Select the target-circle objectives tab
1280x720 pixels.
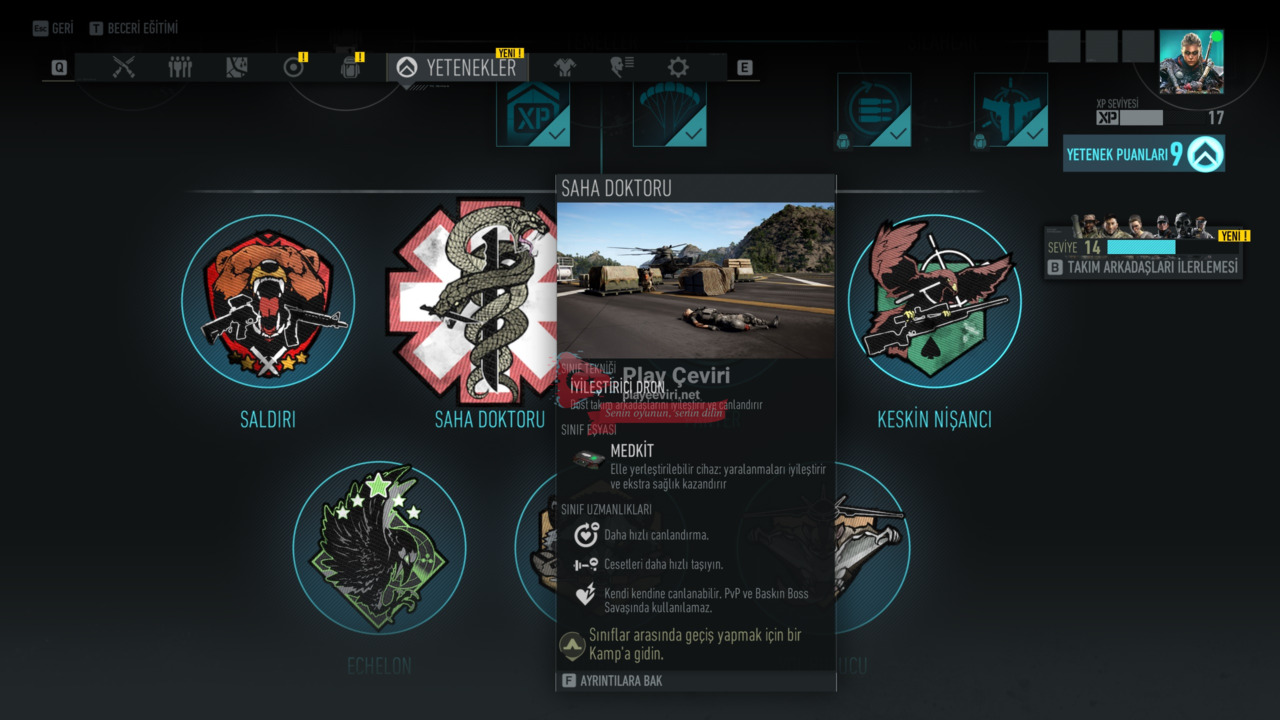coord(293,67)
